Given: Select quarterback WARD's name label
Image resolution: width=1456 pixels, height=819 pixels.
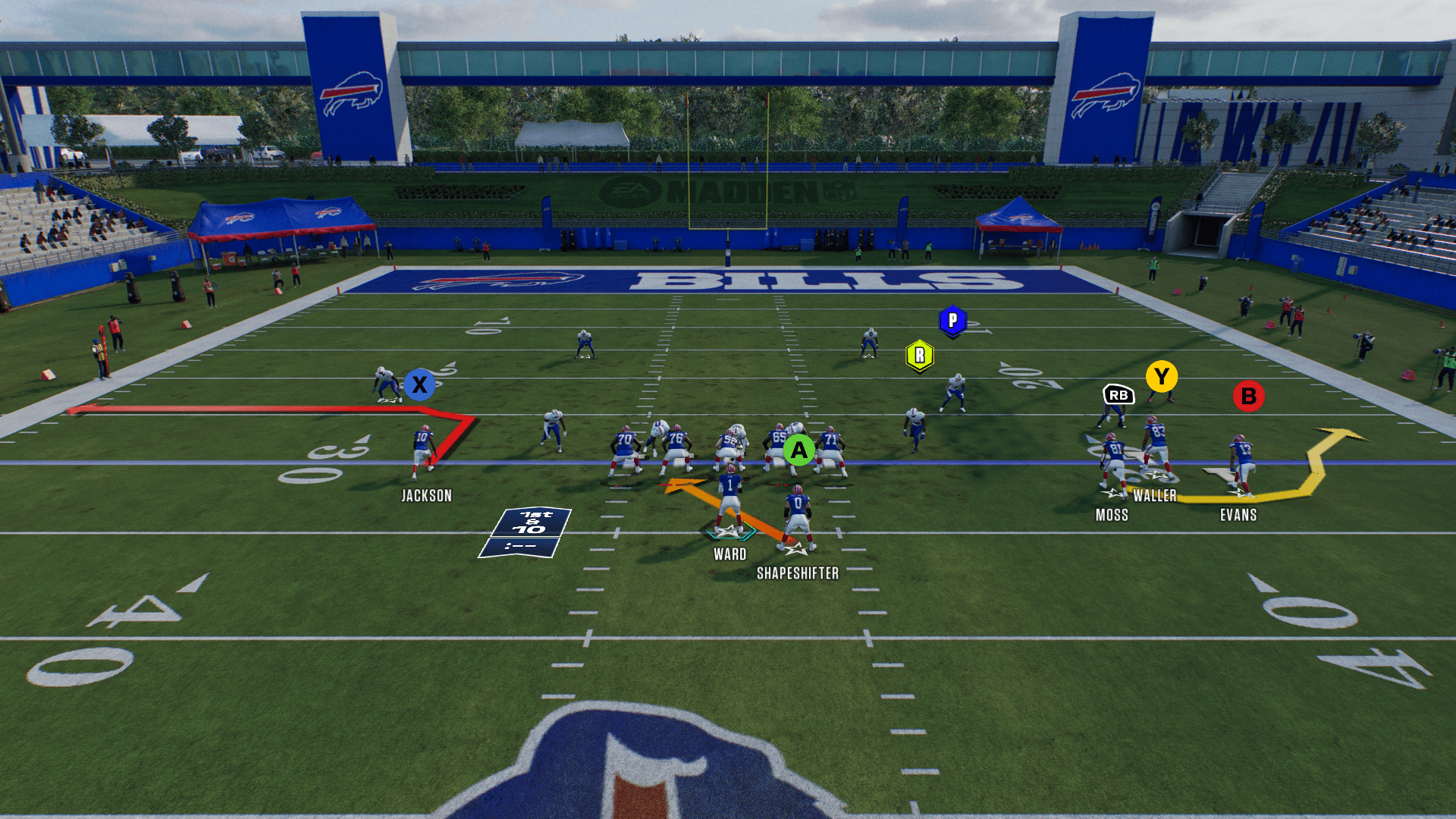Looking at the screenshot, I should (730, 554).
